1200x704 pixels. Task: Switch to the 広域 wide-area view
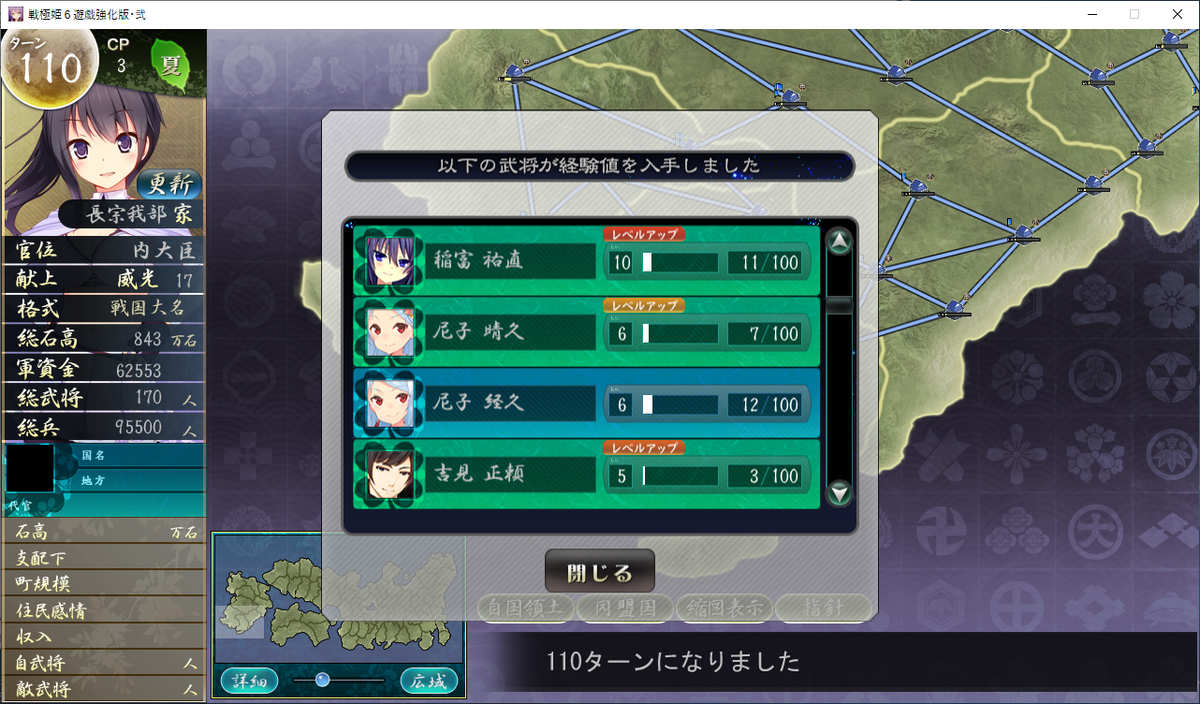point(429,681)
